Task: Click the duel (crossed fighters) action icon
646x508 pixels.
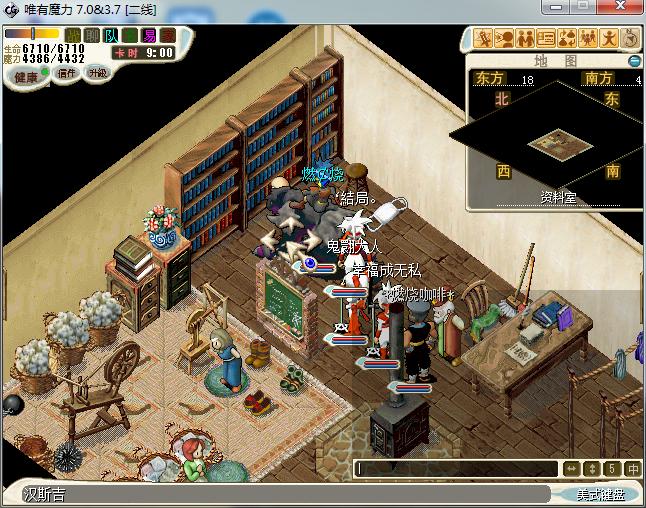Action: pos(483,39)
